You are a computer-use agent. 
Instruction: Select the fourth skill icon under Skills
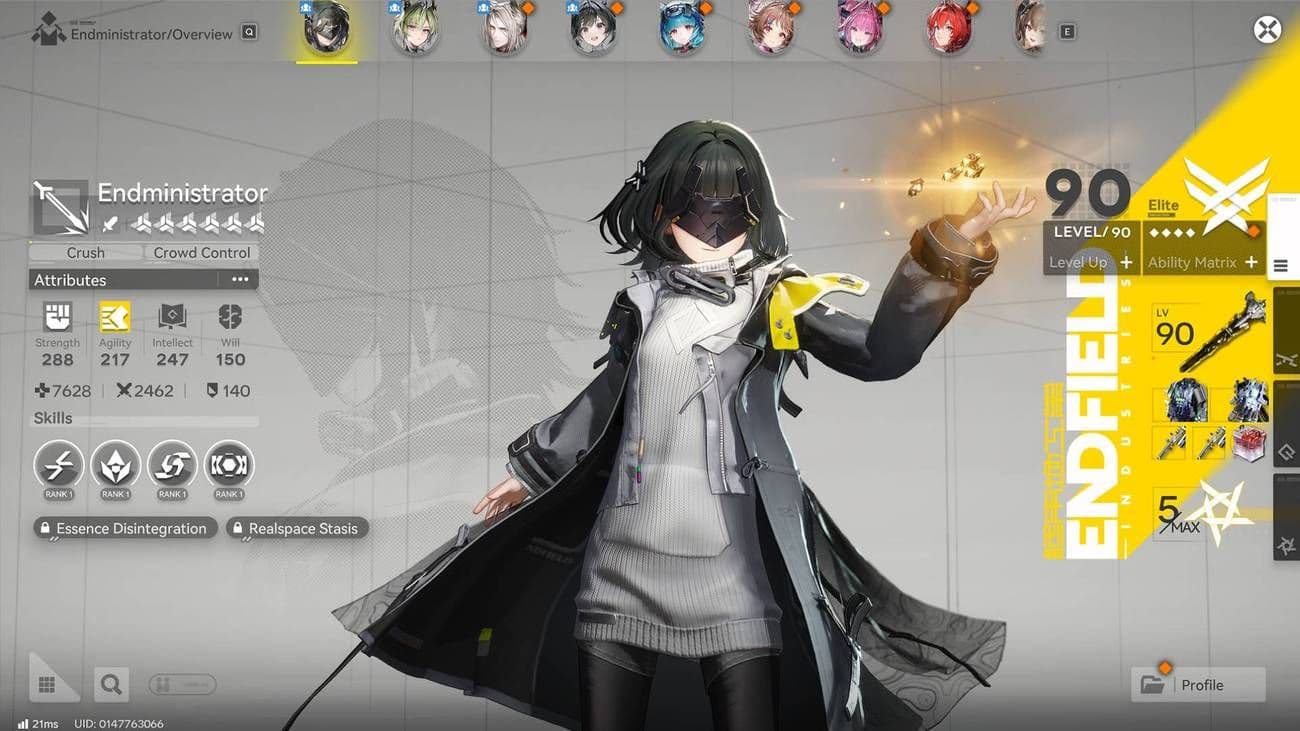pyautogui.click(x=229, y=465)
